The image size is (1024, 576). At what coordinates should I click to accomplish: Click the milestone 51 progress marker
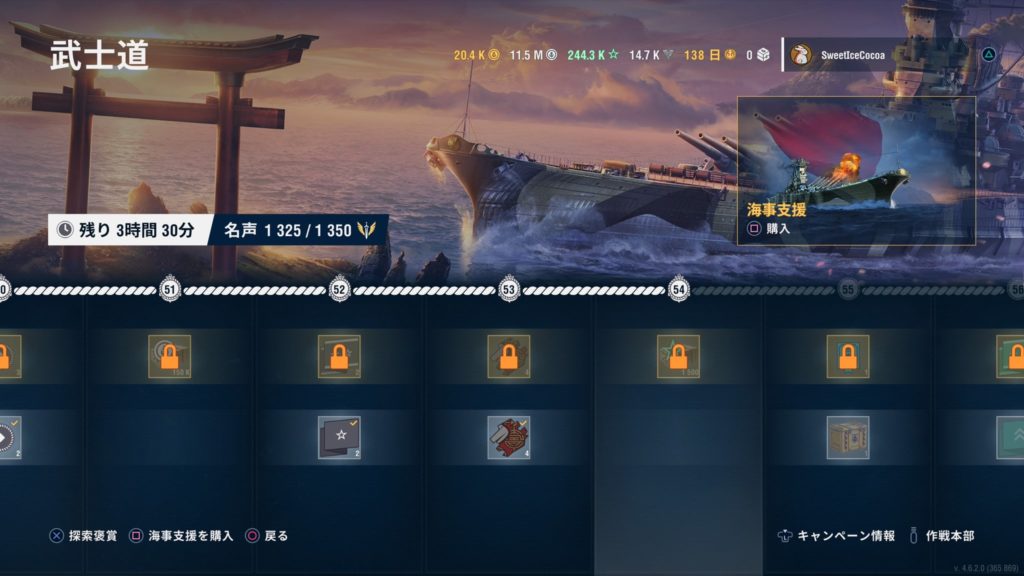pos(170,290)
